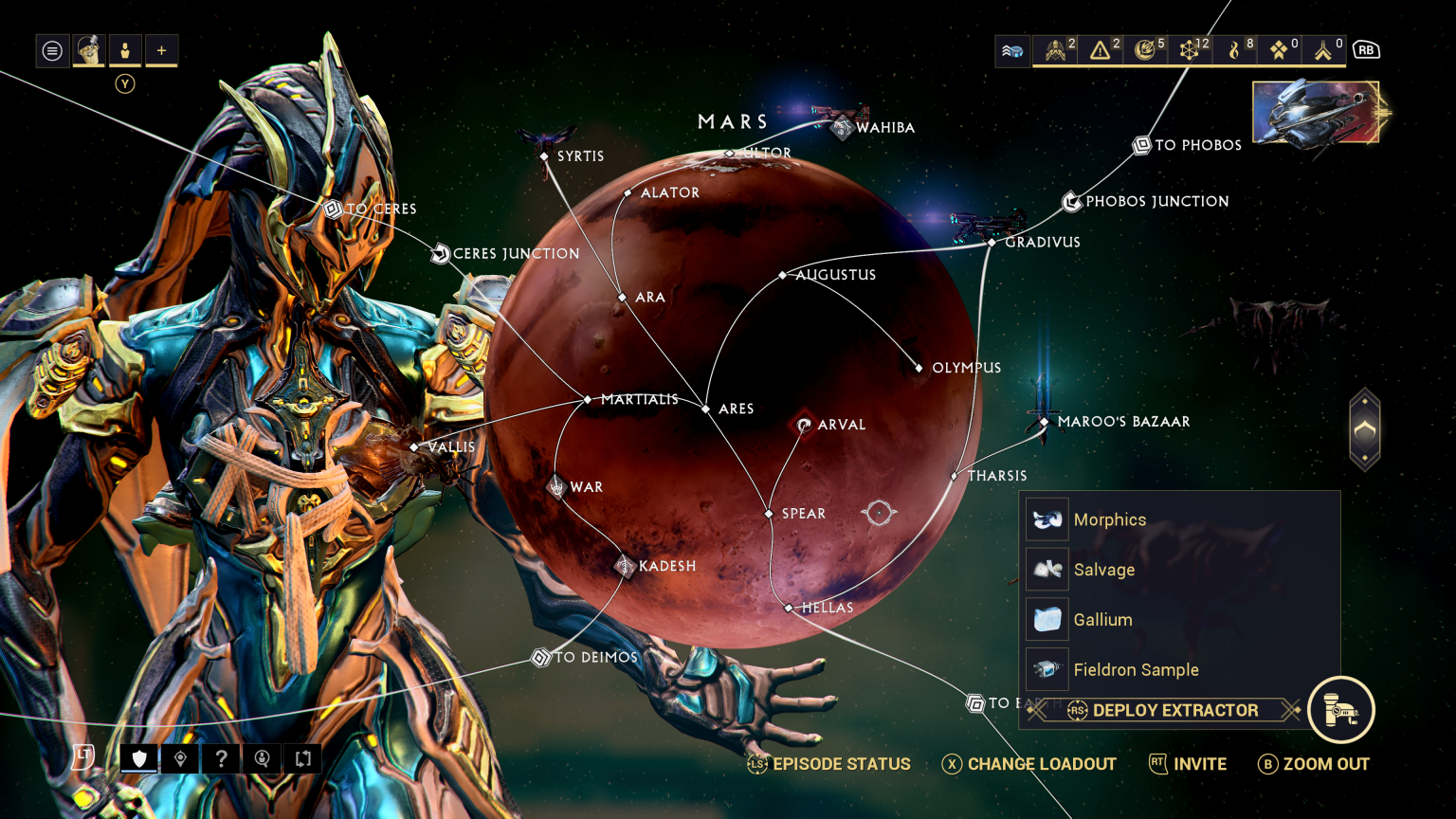Toggle the profile silhouette icon near top left
Viewport: 1456px width, 819px height.
point(124,50)
